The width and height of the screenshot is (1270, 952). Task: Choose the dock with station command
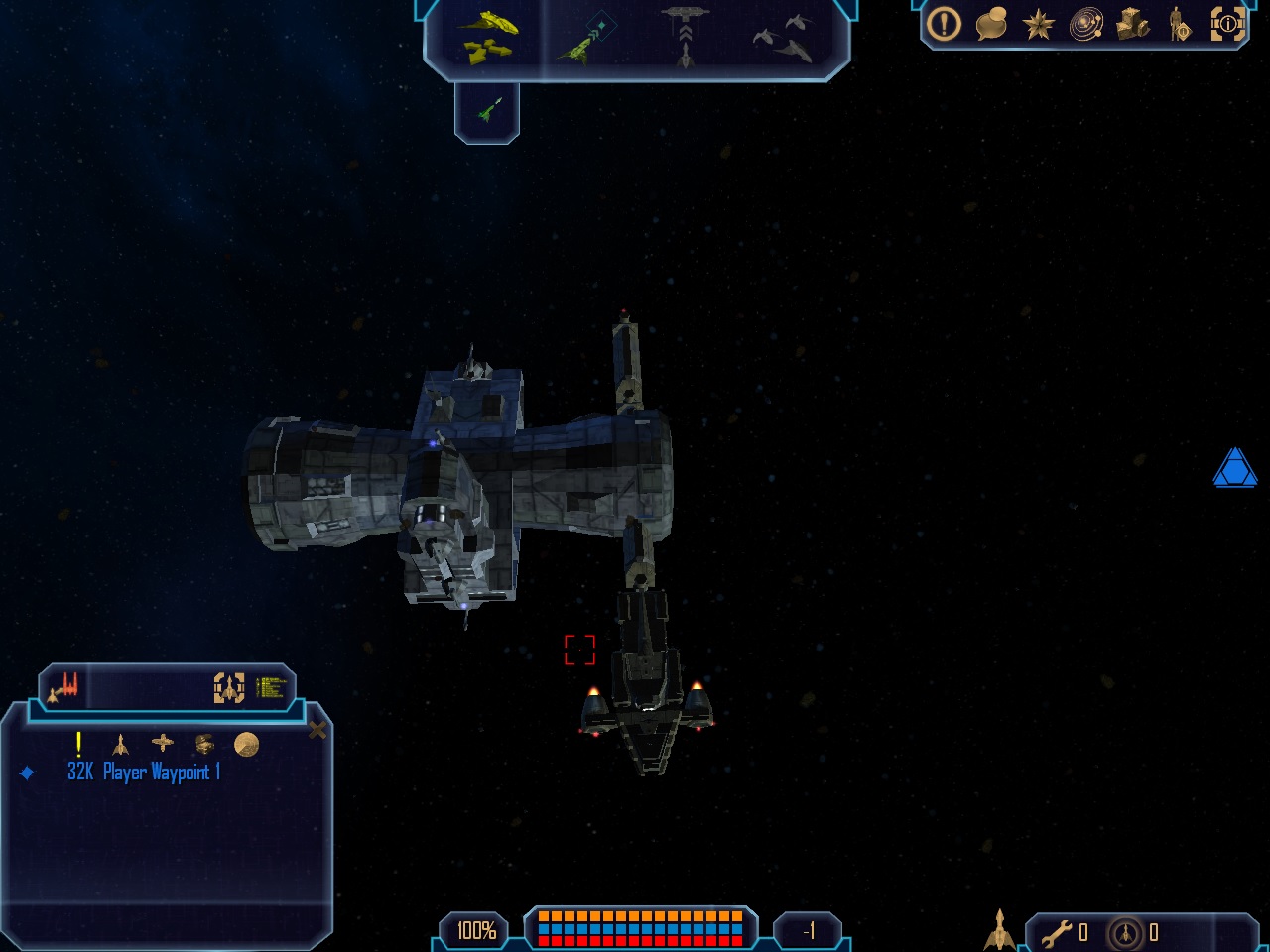tap(685, 36)
